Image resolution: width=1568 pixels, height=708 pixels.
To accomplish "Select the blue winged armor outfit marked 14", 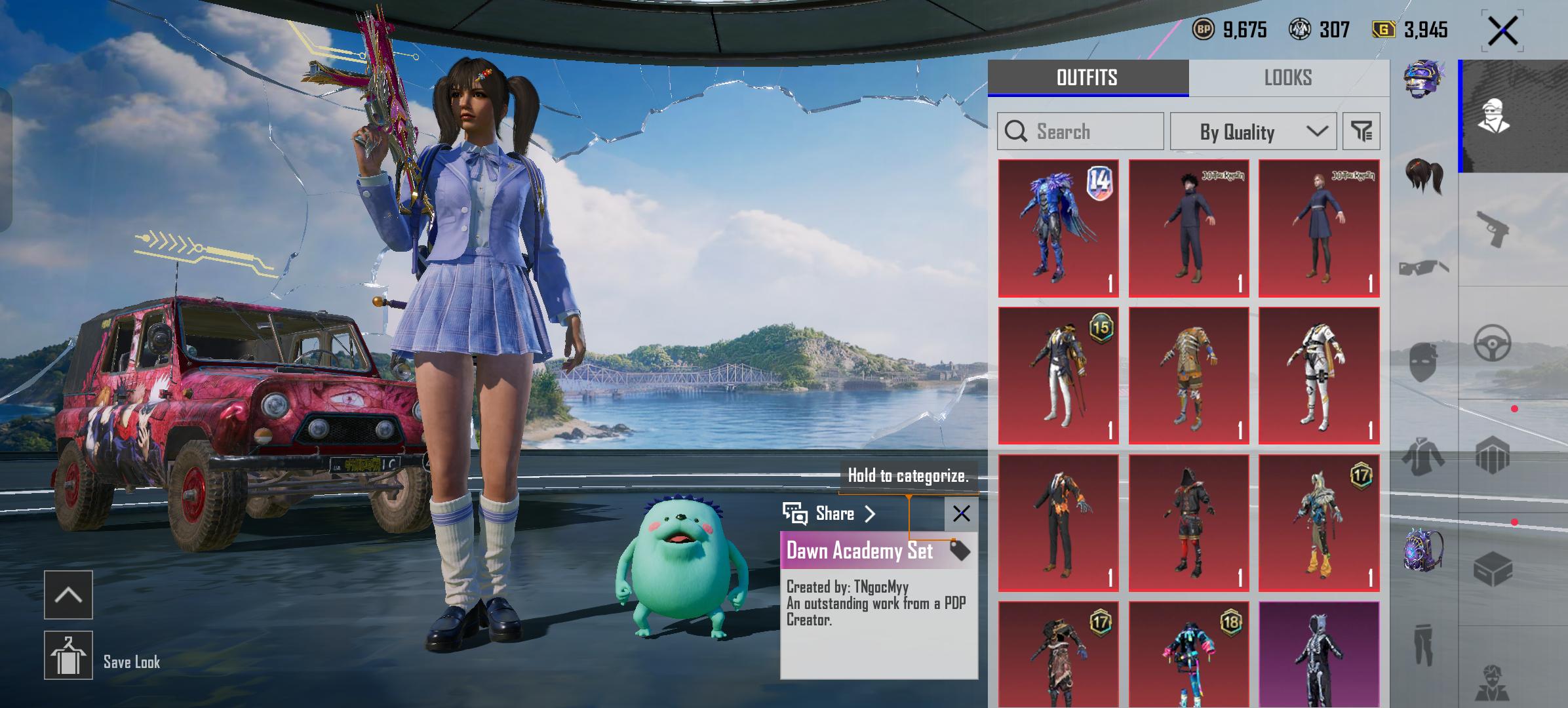I will 1058,228.
